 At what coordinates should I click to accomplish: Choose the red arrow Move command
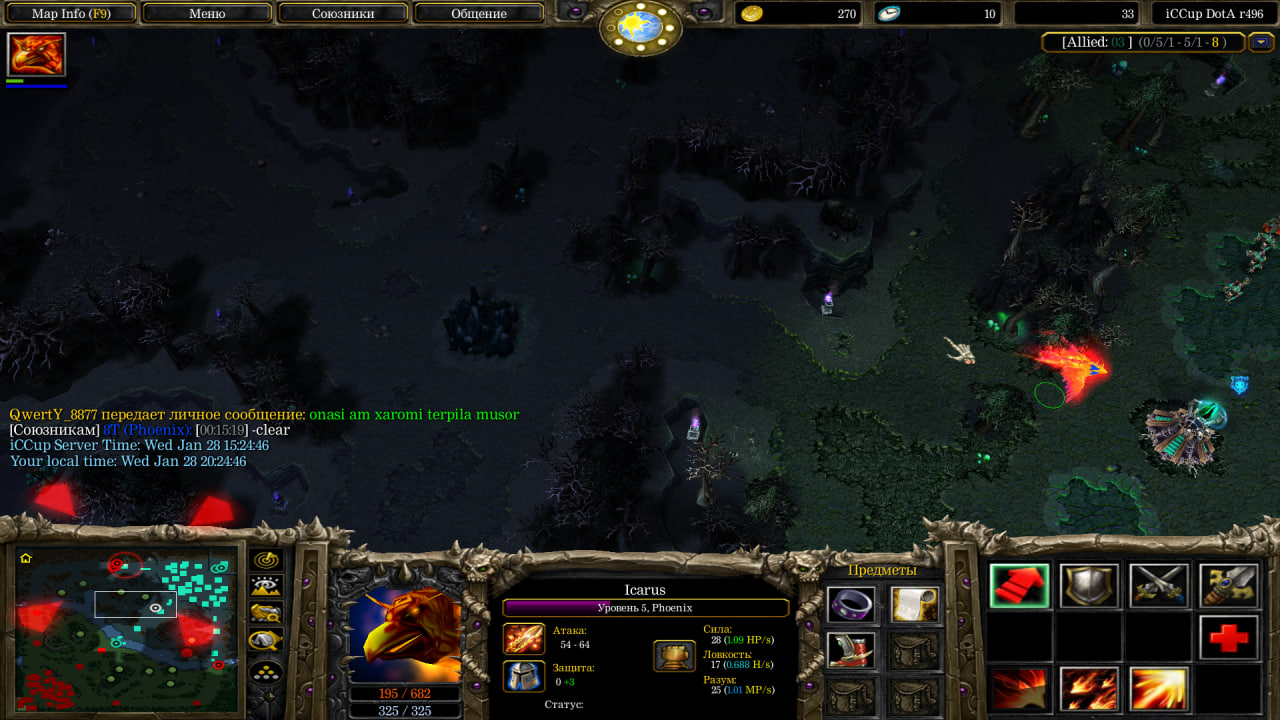pyautogui.click(x=1019, y=586)
